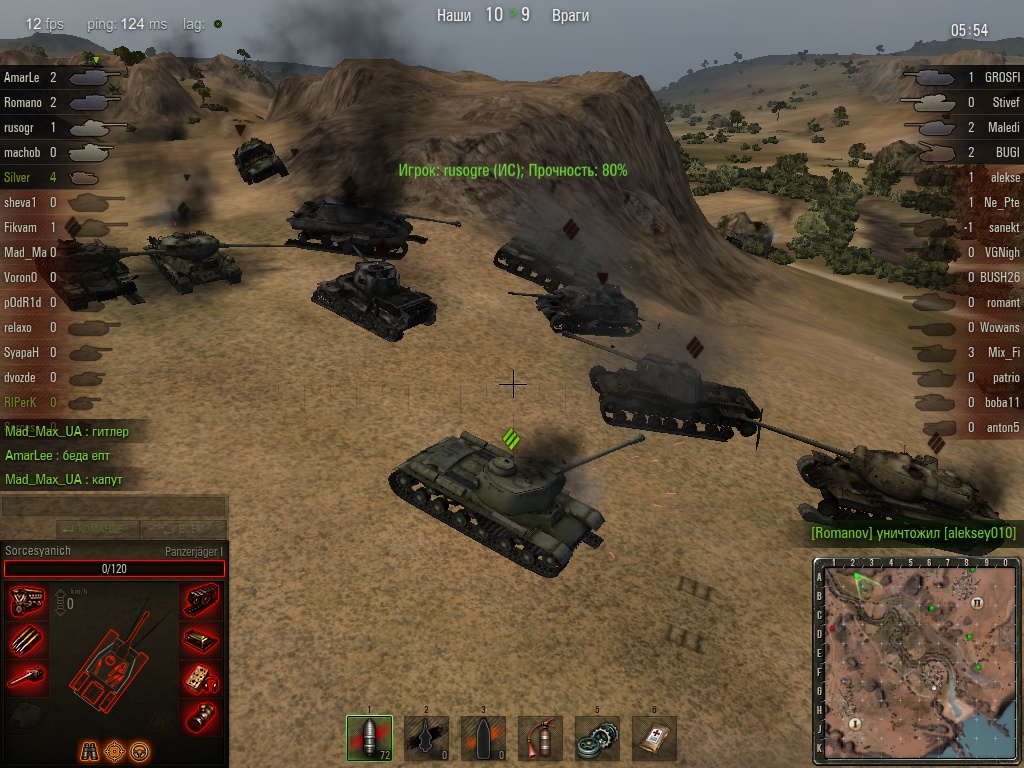Click the engine module damage icon

26,601
